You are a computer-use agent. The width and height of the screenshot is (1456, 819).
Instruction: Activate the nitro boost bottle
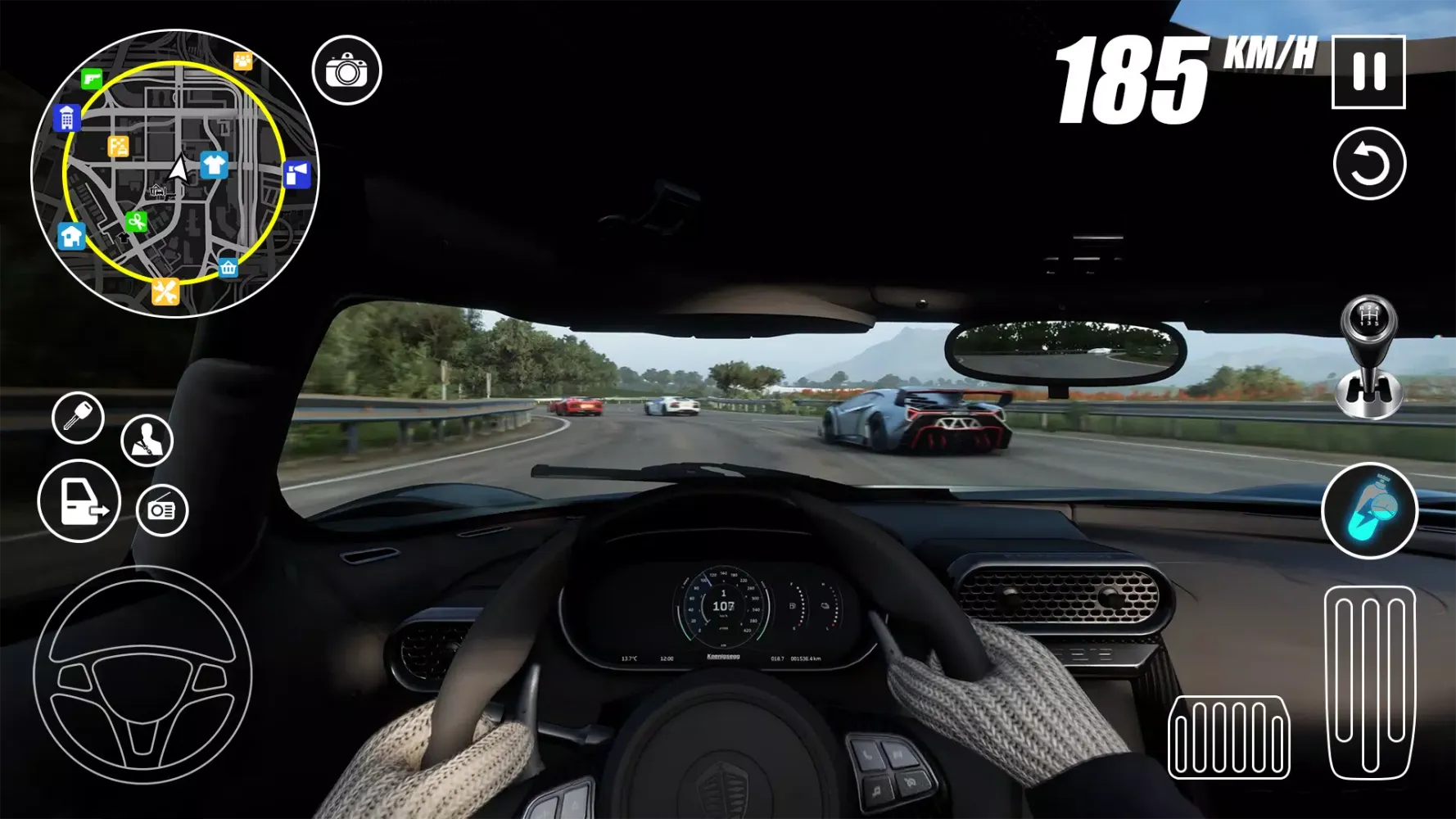pyautogui.click(x=1370, y=510)
